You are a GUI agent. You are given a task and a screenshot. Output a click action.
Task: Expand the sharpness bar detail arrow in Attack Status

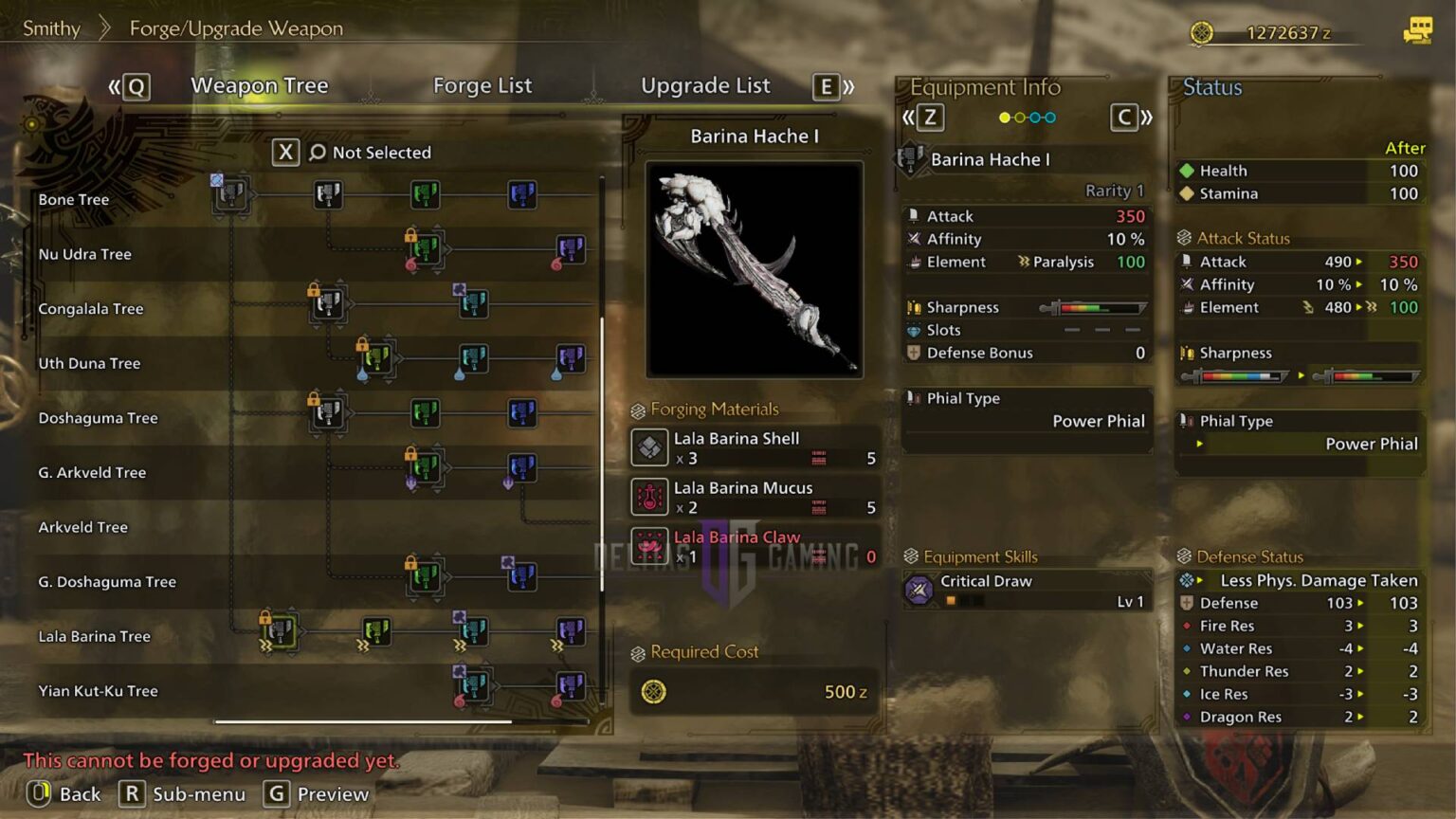(1301, 375)
